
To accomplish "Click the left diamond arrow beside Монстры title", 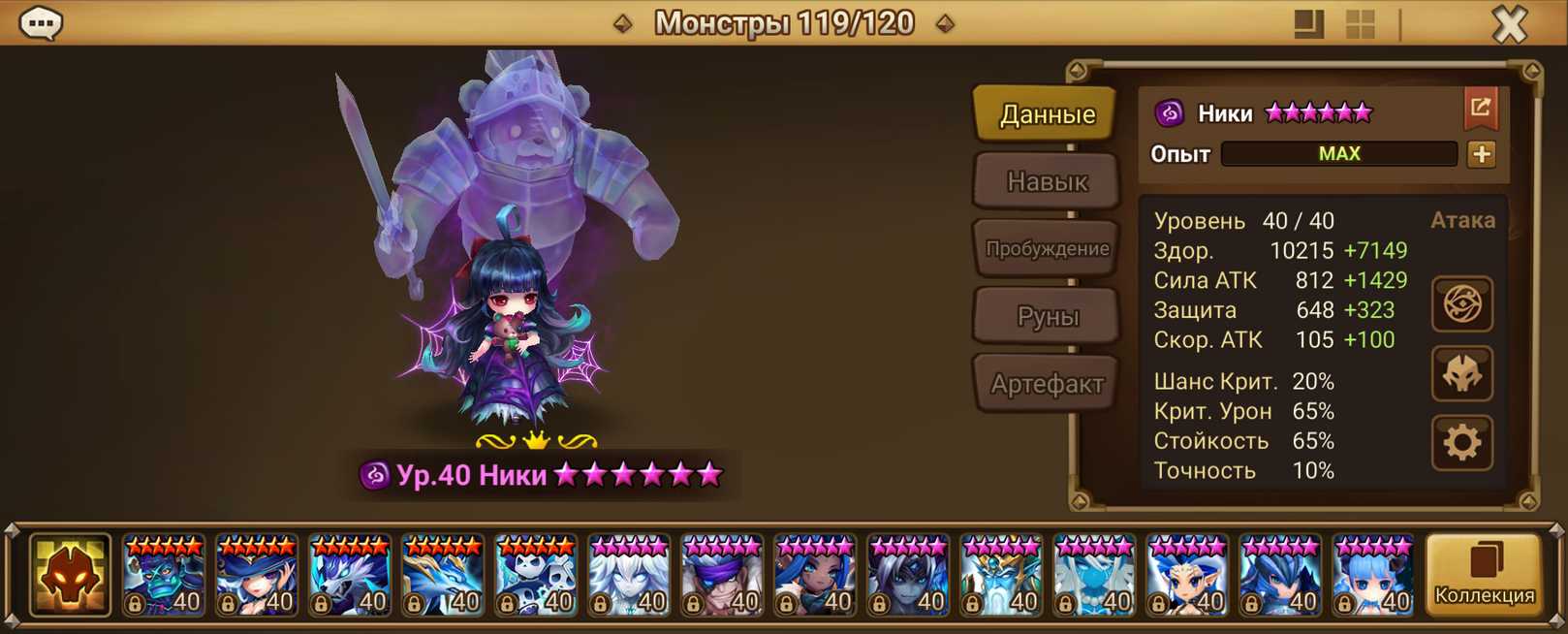I will [x=623, y=23].
